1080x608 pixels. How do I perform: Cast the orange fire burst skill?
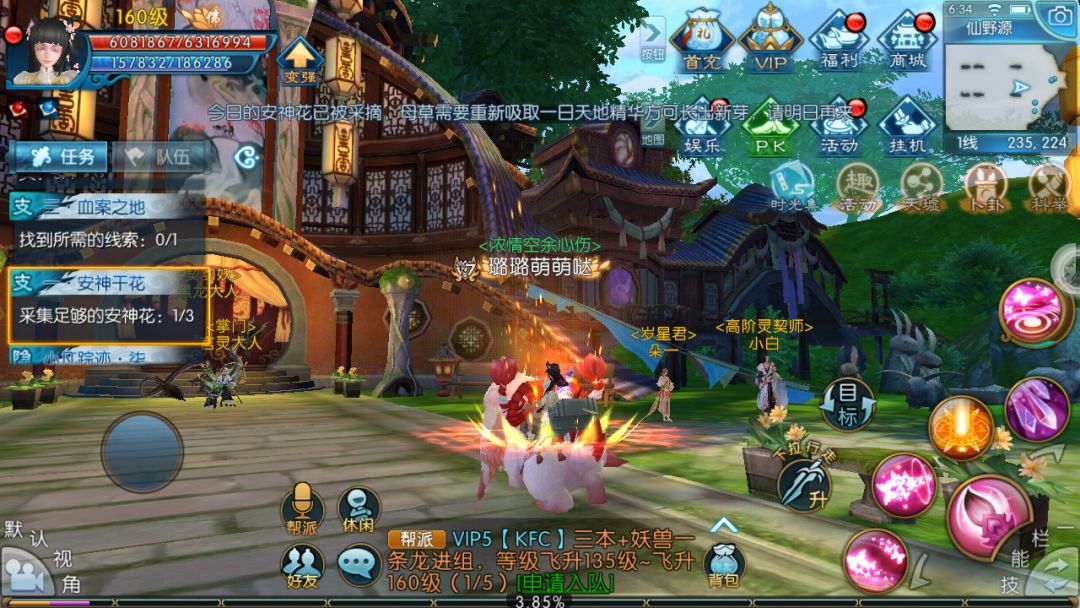coord(960,429)
